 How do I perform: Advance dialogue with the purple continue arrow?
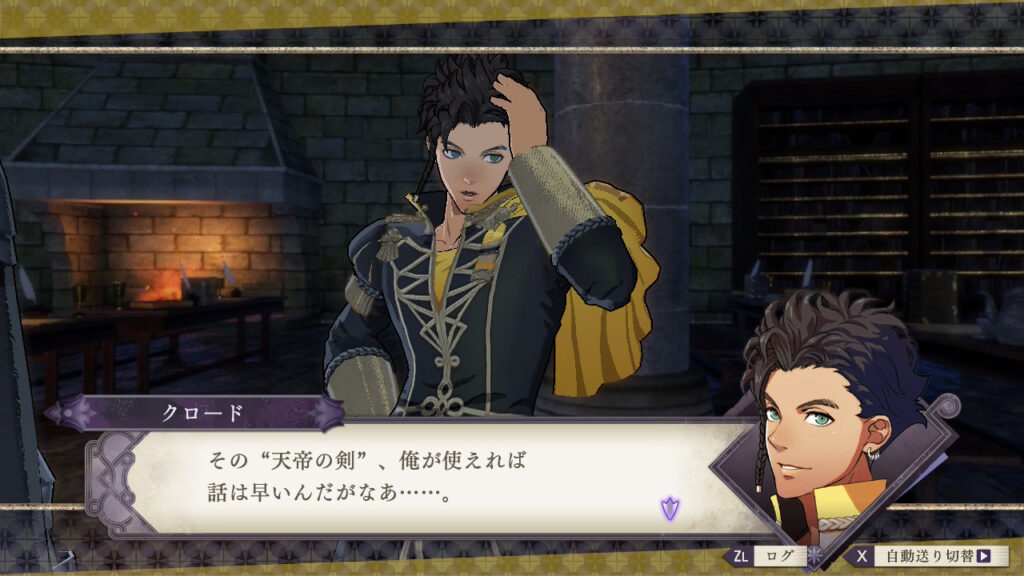click(668, 508)
